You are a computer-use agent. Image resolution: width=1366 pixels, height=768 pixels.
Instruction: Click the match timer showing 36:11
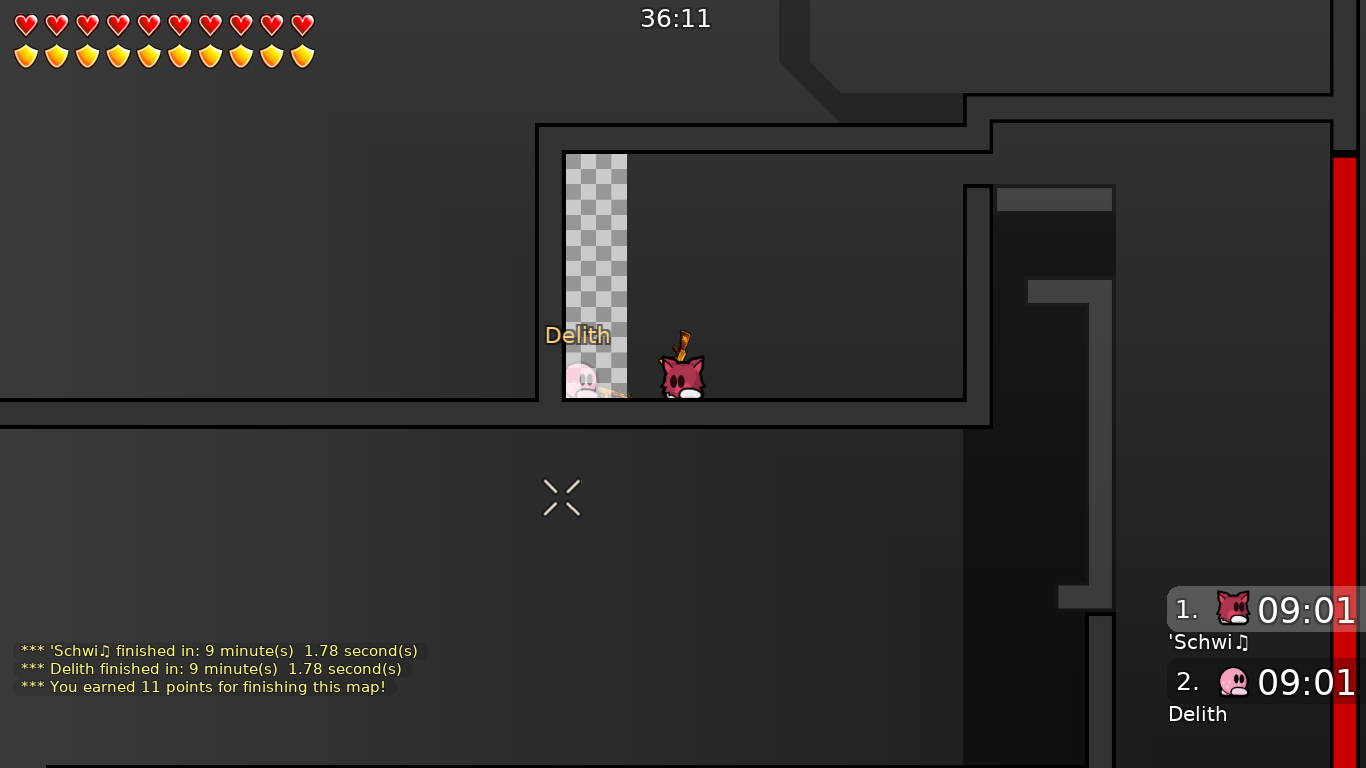(675, 17)
